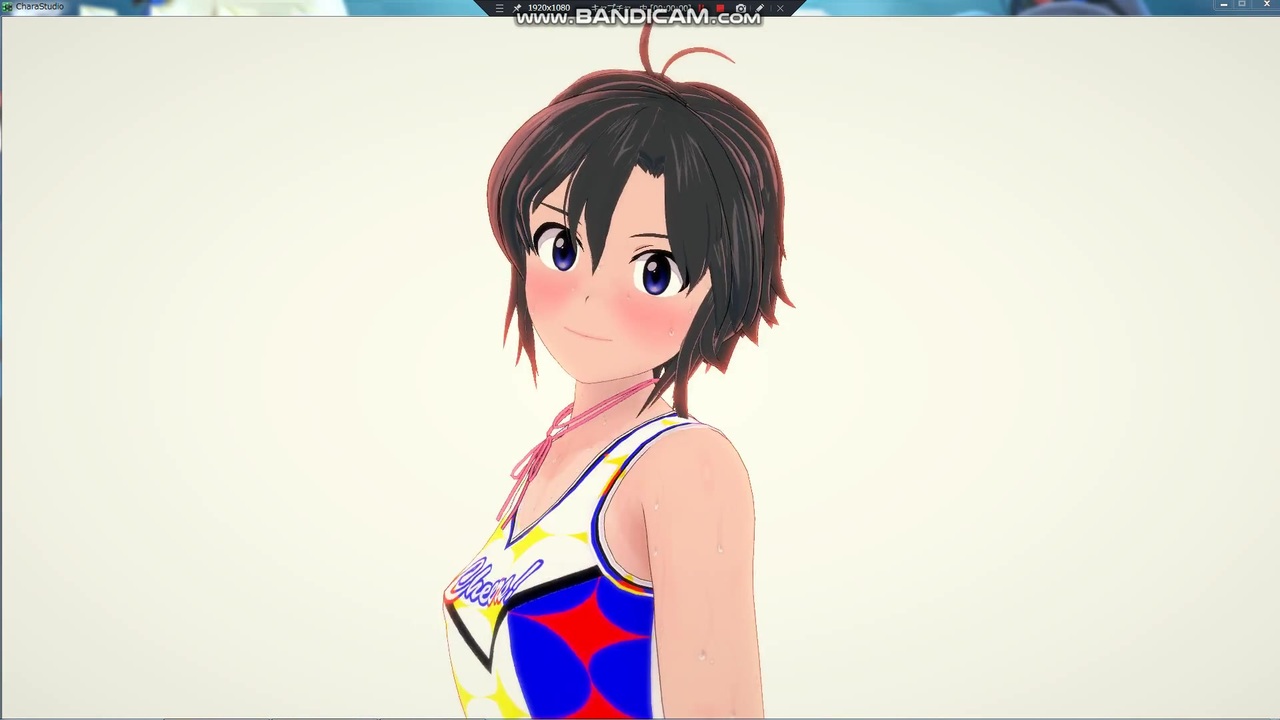
Task: Minimize the CharaStudio window
Action: 1223,5
